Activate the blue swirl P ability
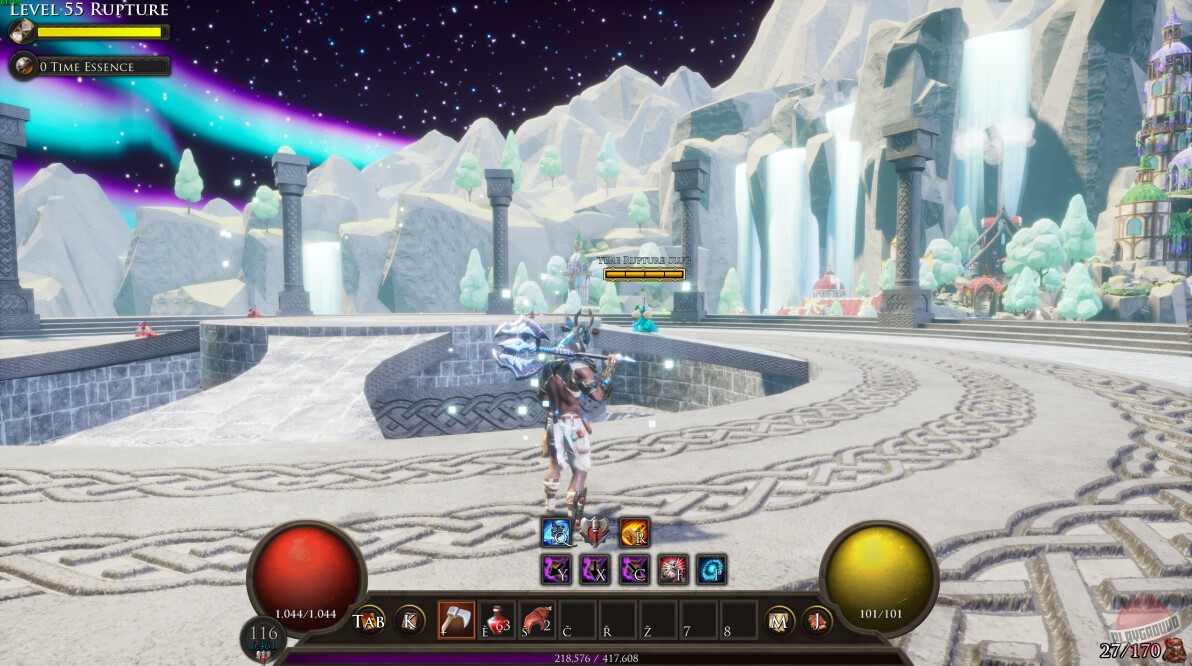This screenshot has width=1192, height=666. [711, 570]
